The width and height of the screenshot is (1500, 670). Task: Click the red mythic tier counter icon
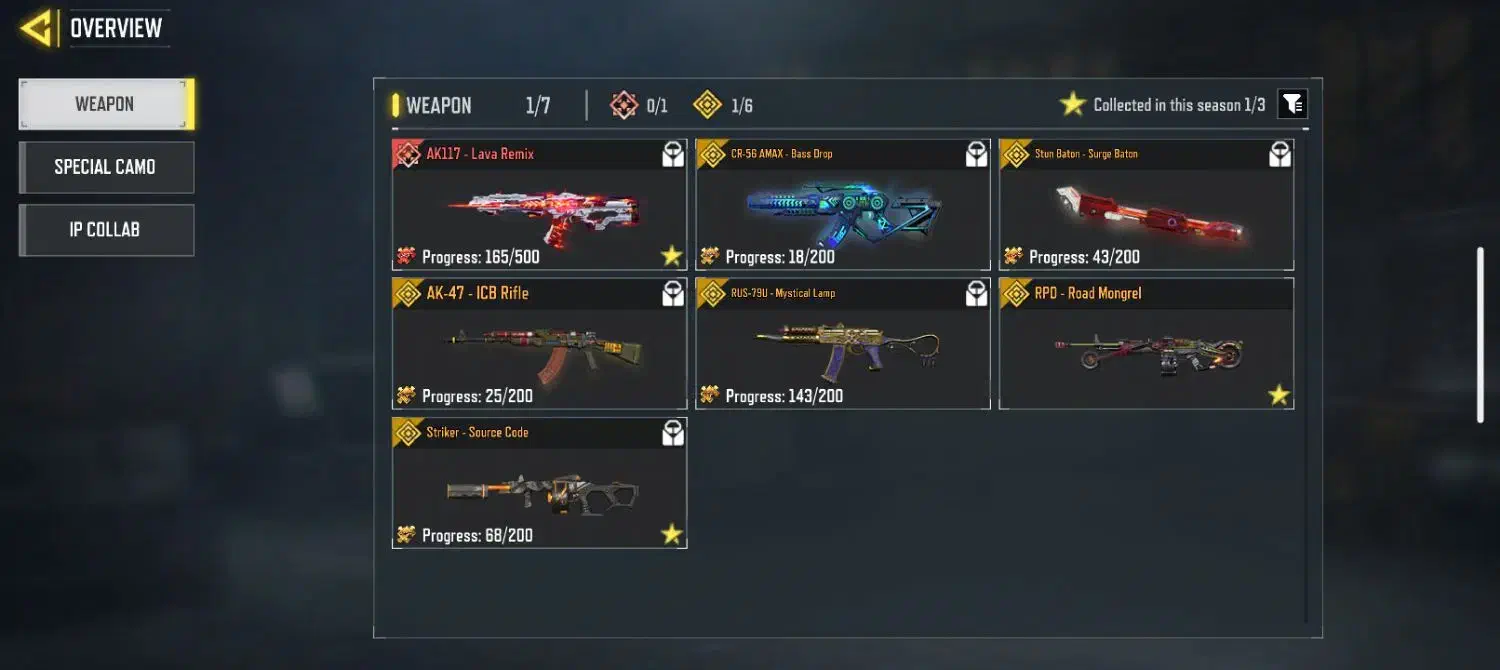point(624,105)
